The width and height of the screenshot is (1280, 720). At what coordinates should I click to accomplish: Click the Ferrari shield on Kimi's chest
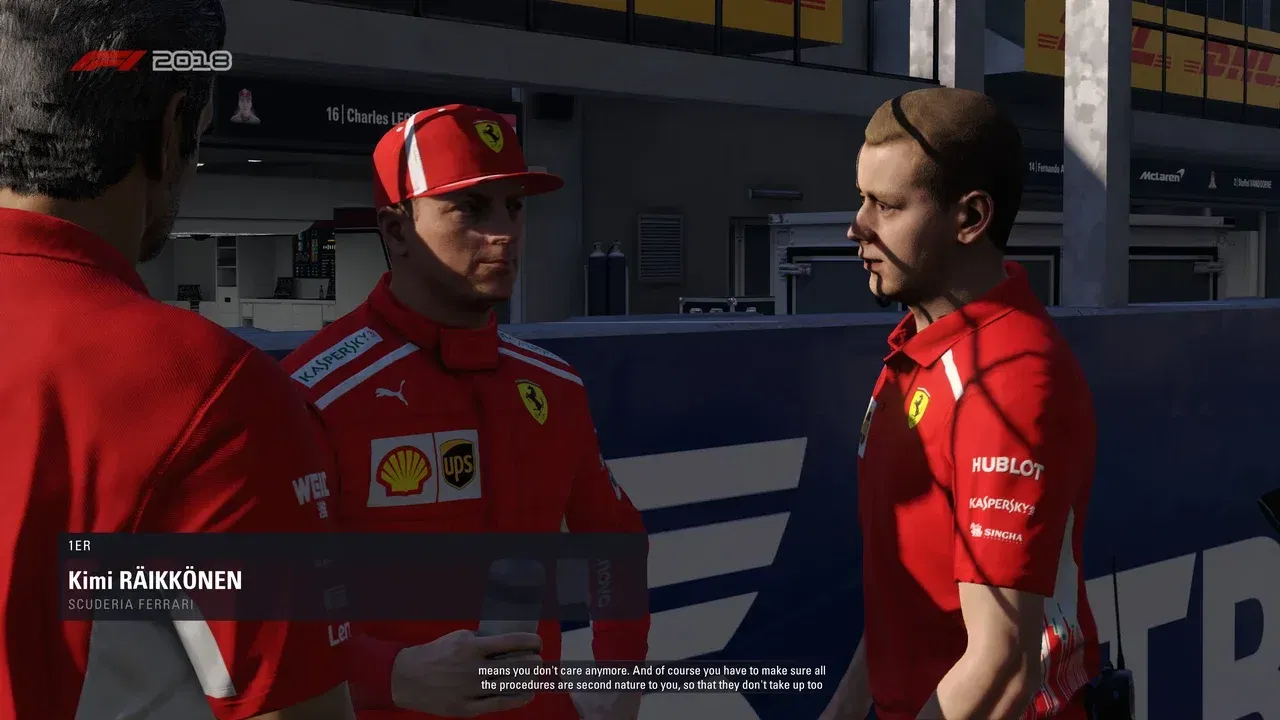pos(533,400)
